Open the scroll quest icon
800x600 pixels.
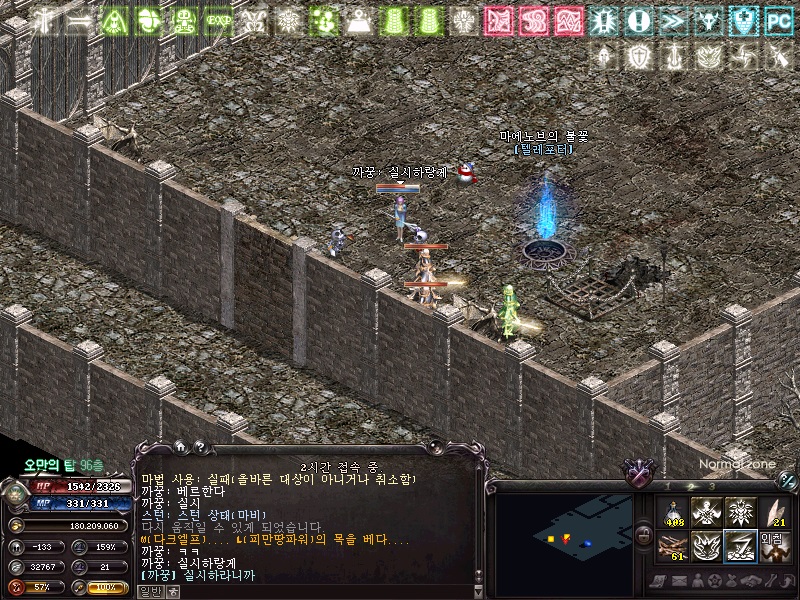pos(657,581)
